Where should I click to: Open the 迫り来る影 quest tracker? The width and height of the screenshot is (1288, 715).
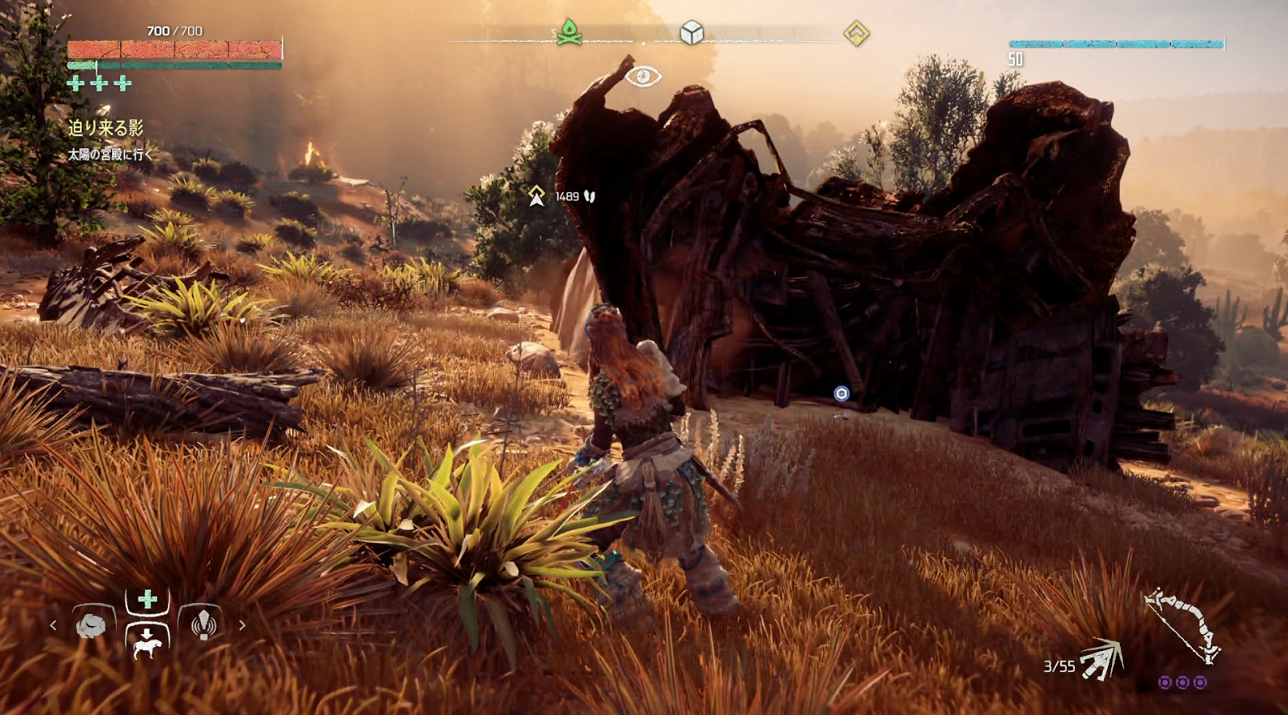pyautogui.click(x=106, y=128)
